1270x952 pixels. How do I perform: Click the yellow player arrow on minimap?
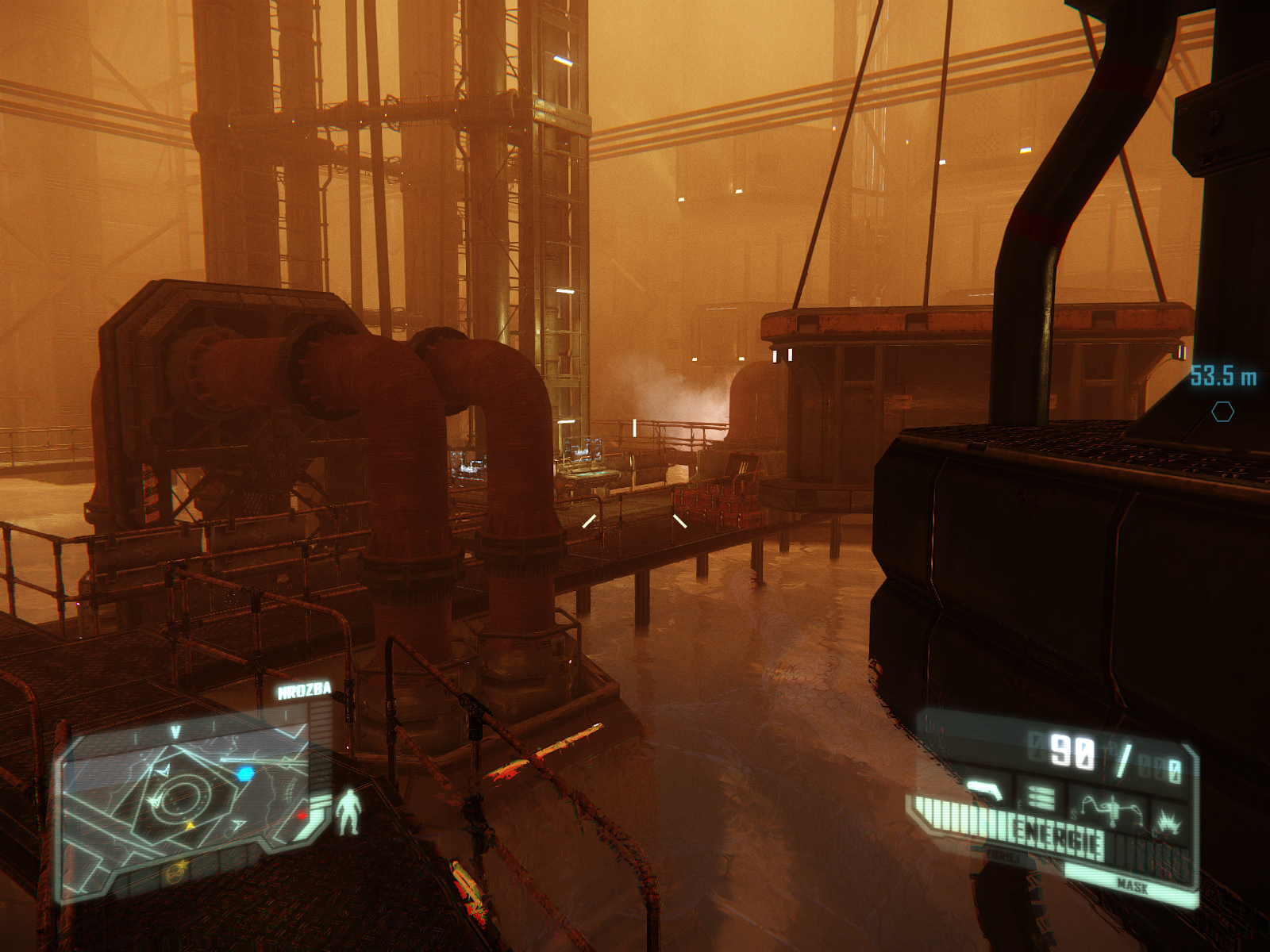pyautogui.click(x=190, y=826)
